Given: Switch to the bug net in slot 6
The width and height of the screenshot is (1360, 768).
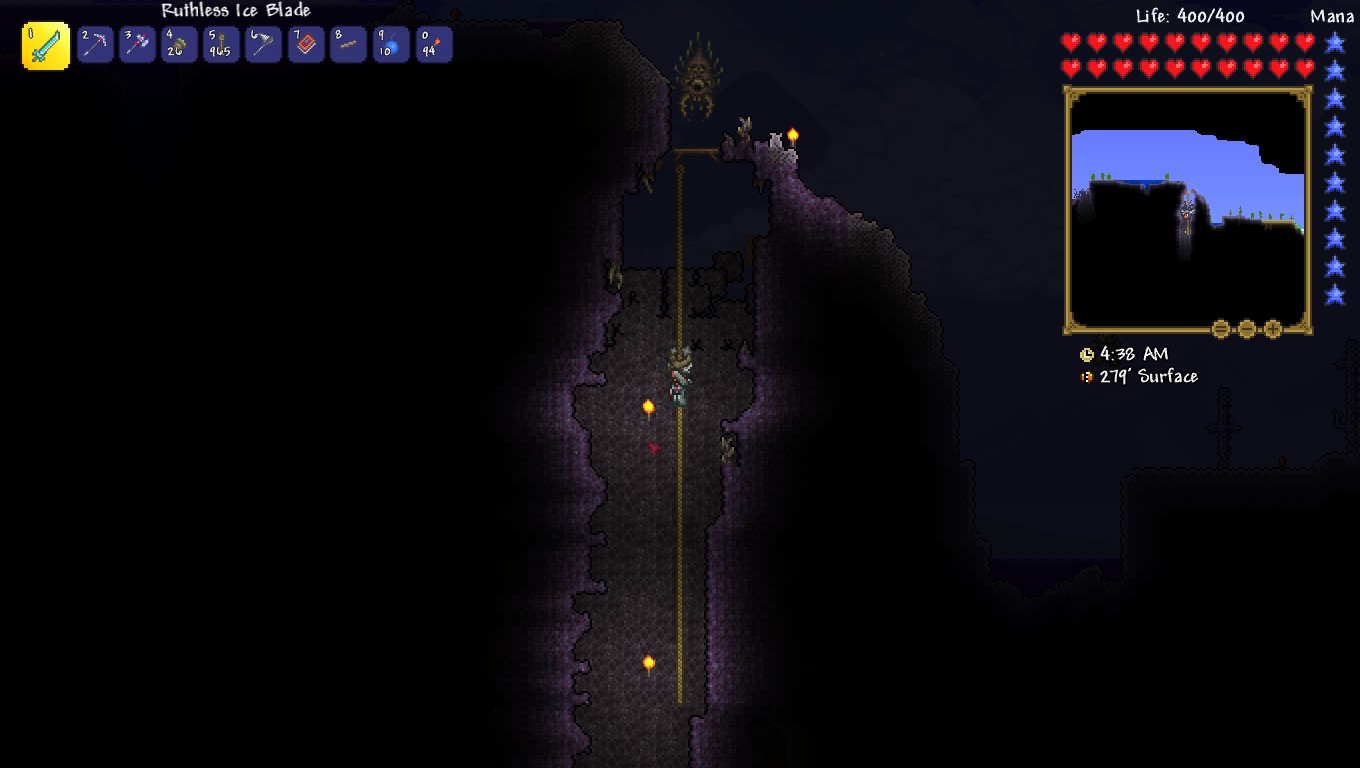Looking at the screenshot, I should pos(263,45).
